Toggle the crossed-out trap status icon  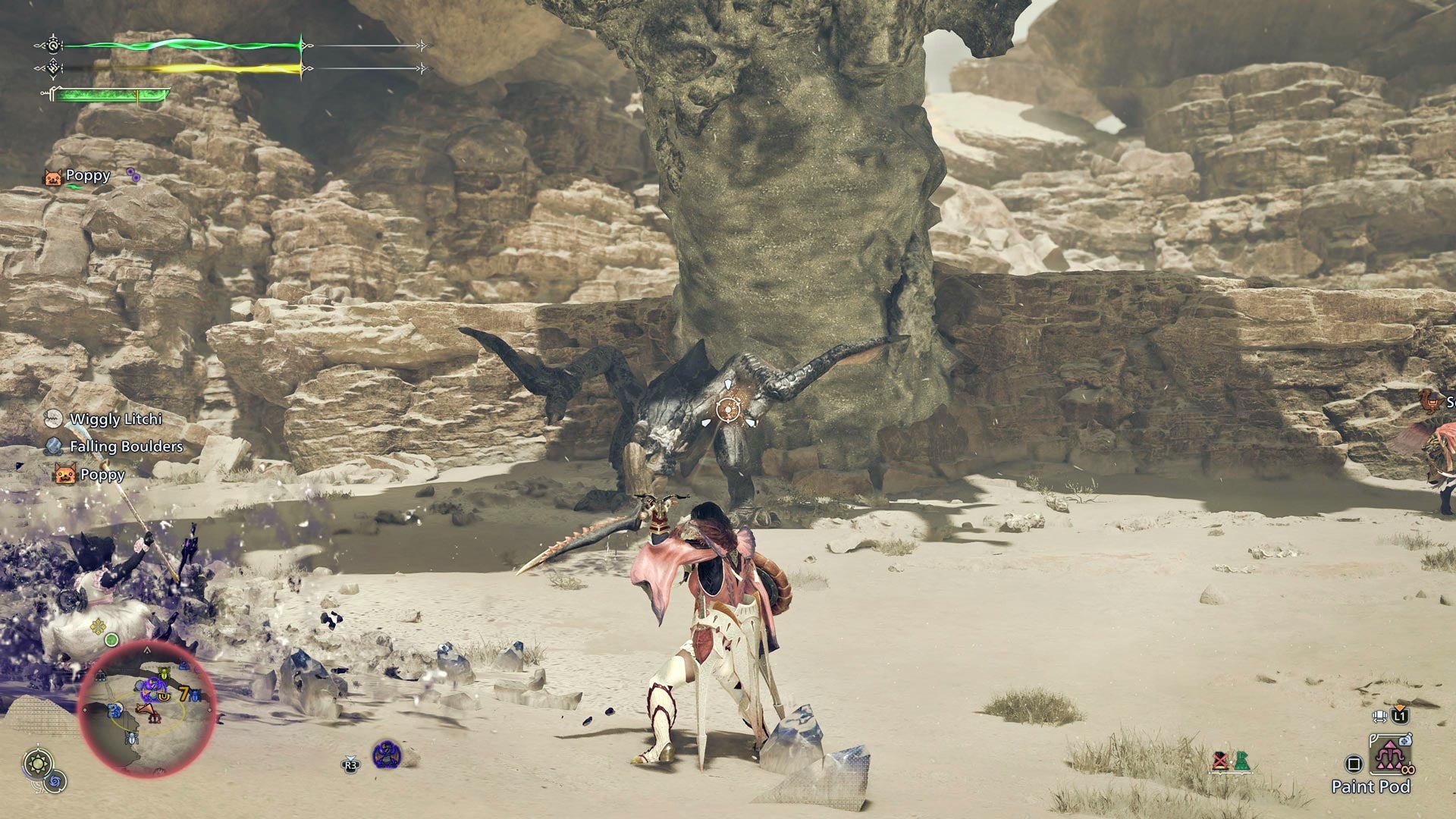tap(1220, 761)
